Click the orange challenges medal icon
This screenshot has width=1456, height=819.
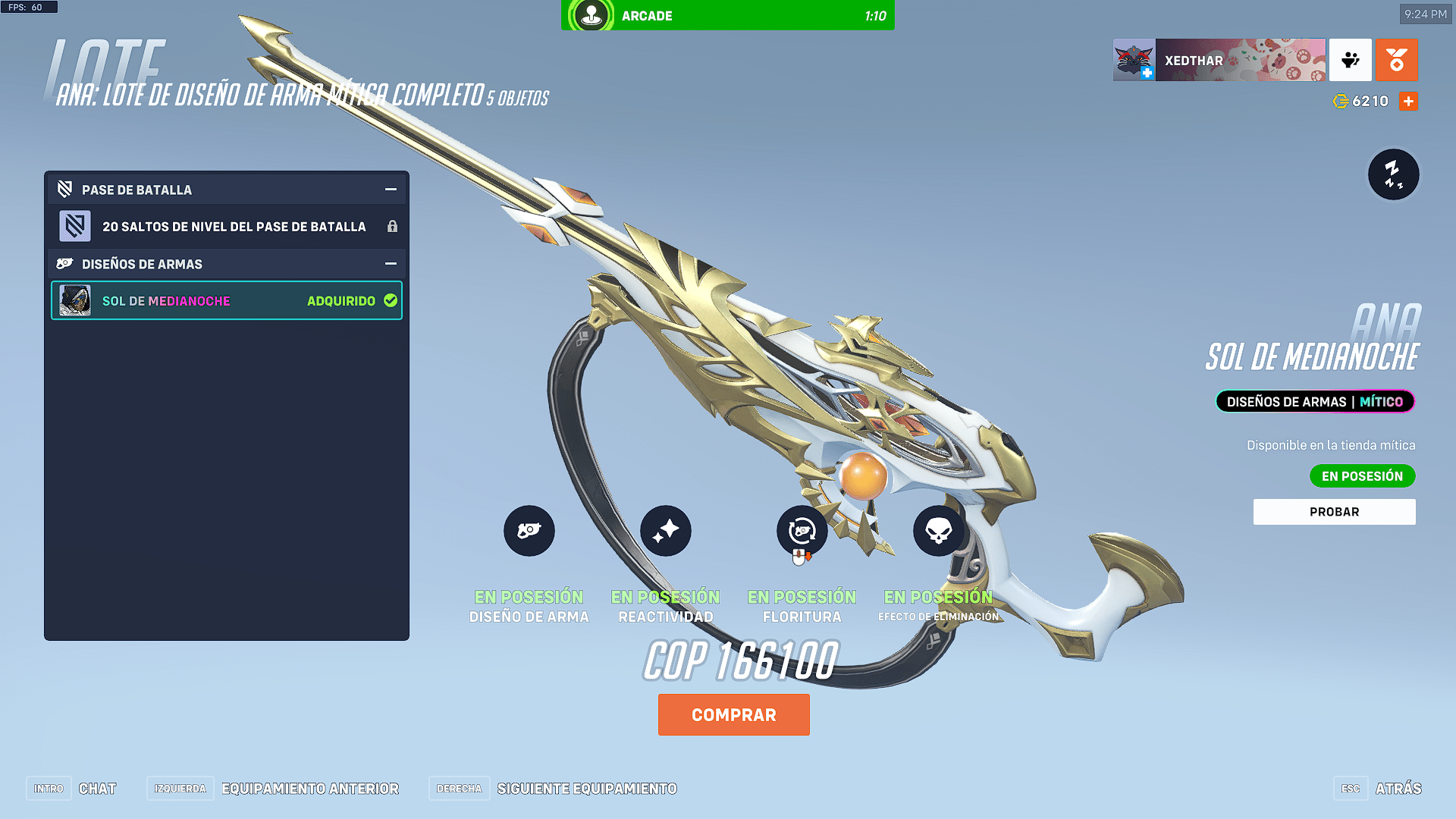(x=1396, y=61)
